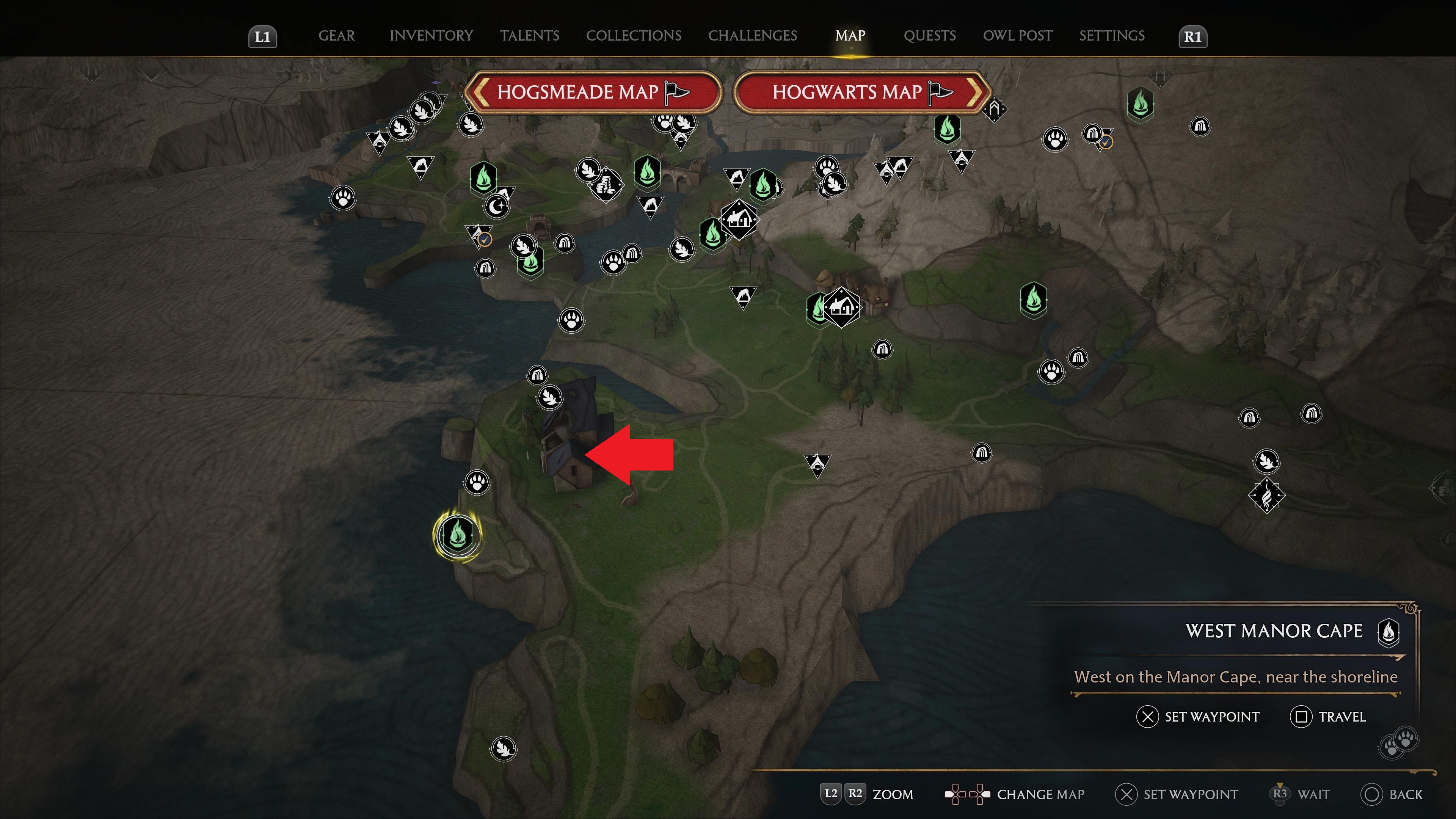
Task: Go to the Talents tab
Action: (x=529, y=36)
